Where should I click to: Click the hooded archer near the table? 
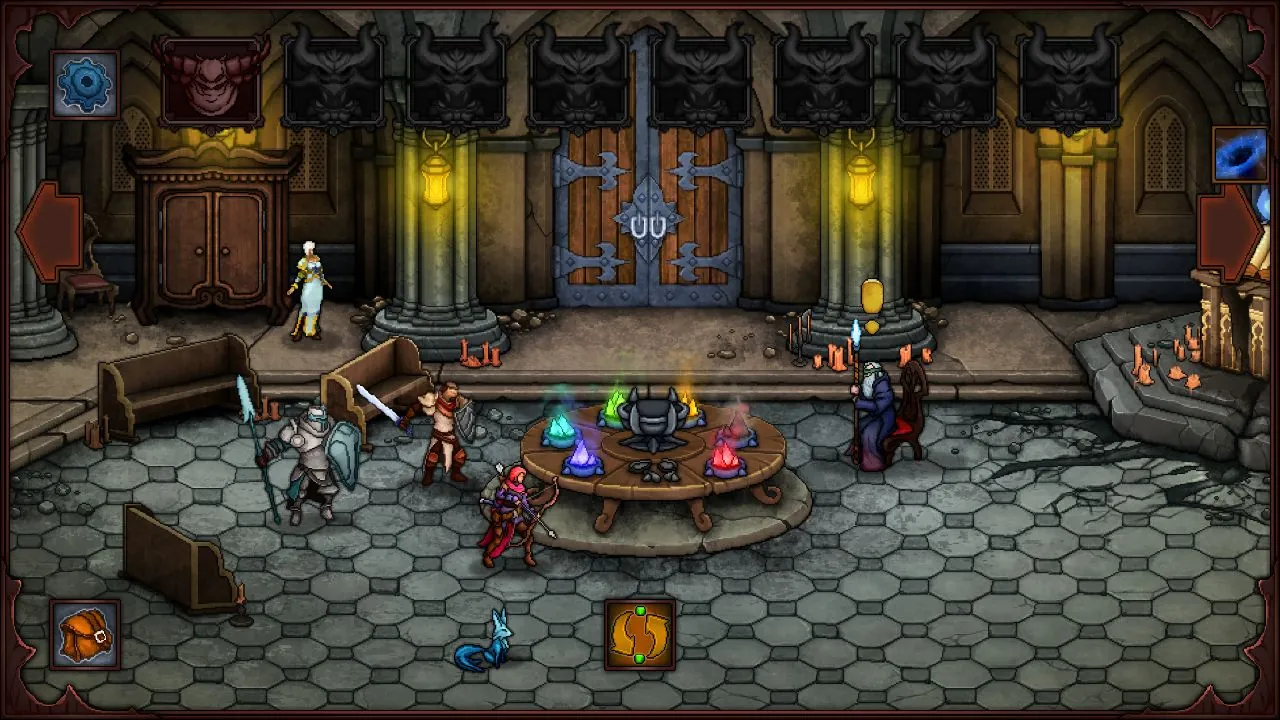click(x=515, y=505)
